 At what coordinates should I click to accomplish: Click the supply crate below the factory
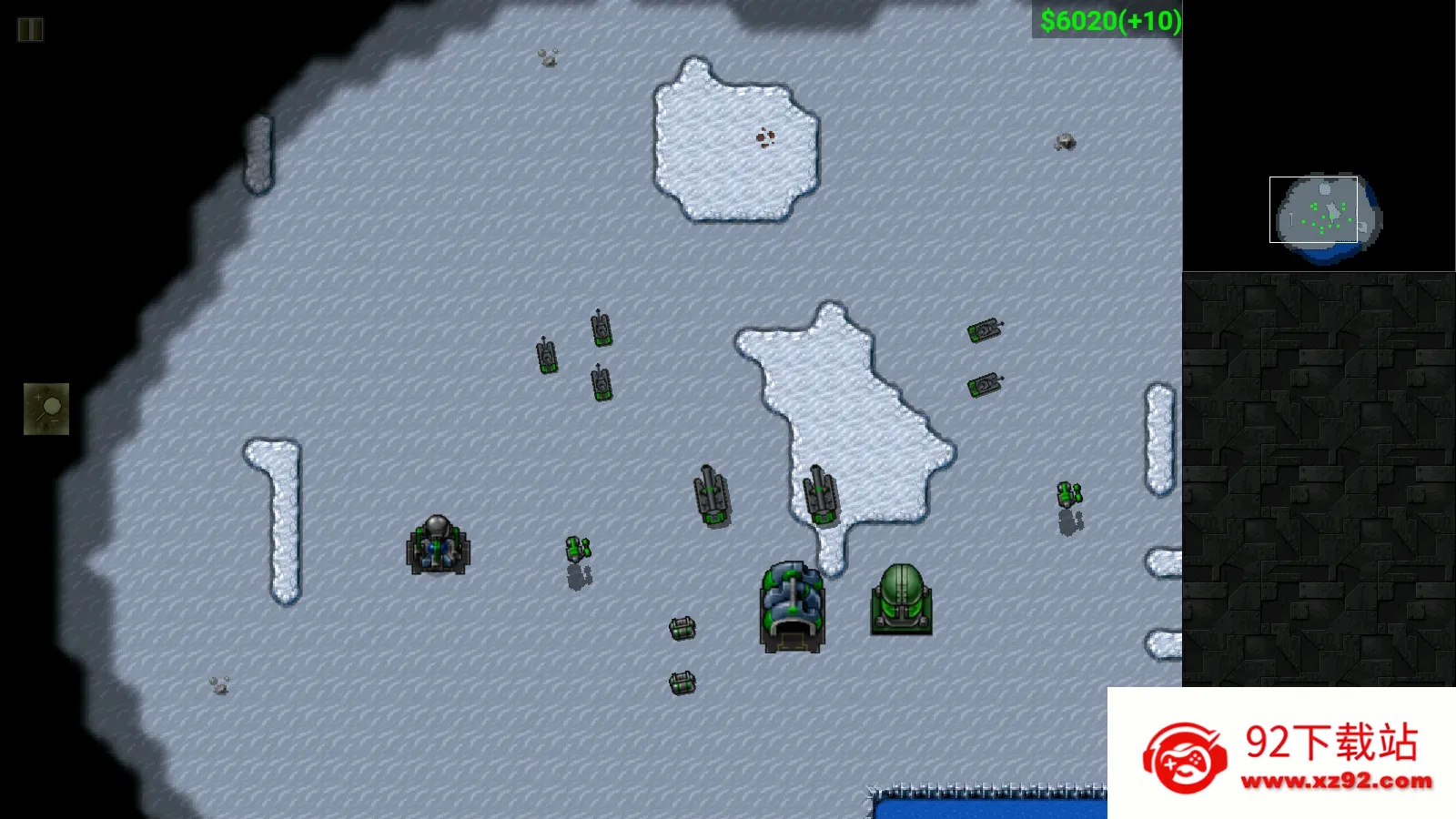tap(682, 628)
